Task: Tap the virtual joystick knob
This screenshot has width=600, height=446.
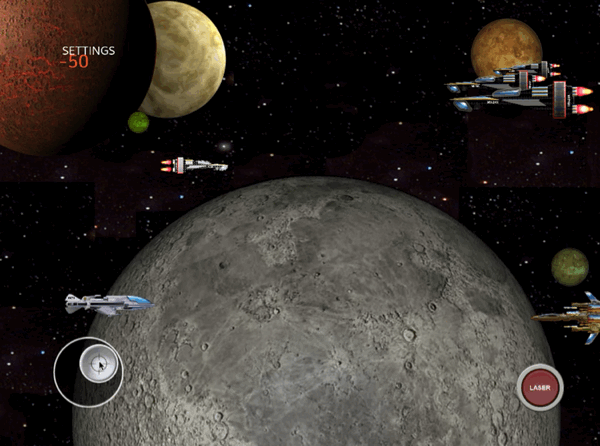Action: coord(100,364)
